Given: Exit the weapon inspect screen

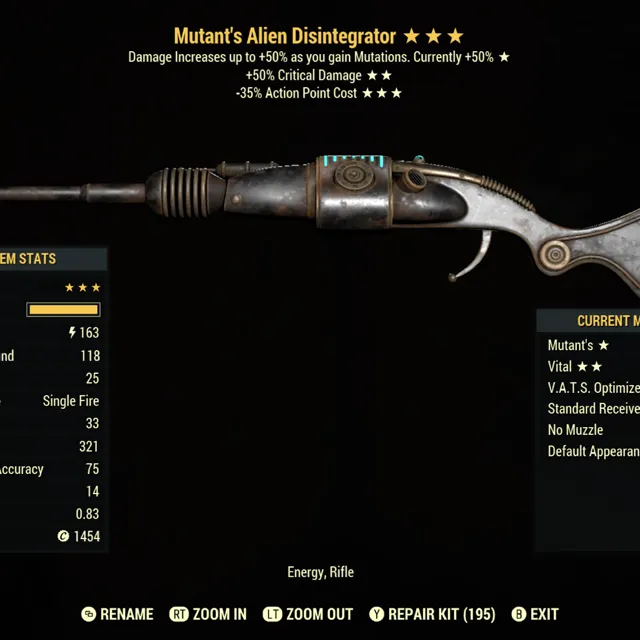Looking at the screenshot, I should click(x=535, y=614).
